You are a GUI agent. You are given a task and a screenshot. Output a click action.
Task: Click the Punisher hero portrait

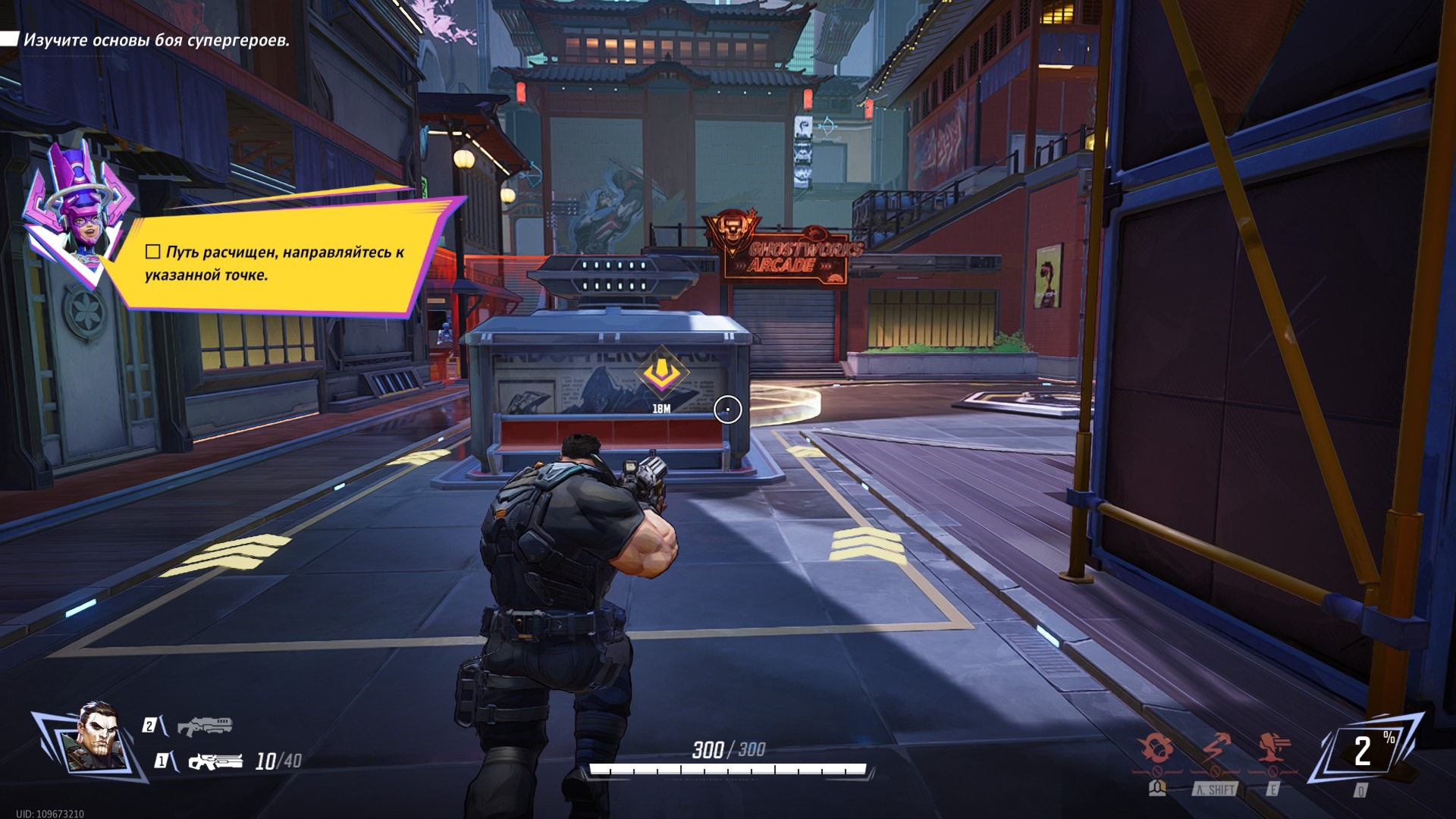[x=96, y=738]
